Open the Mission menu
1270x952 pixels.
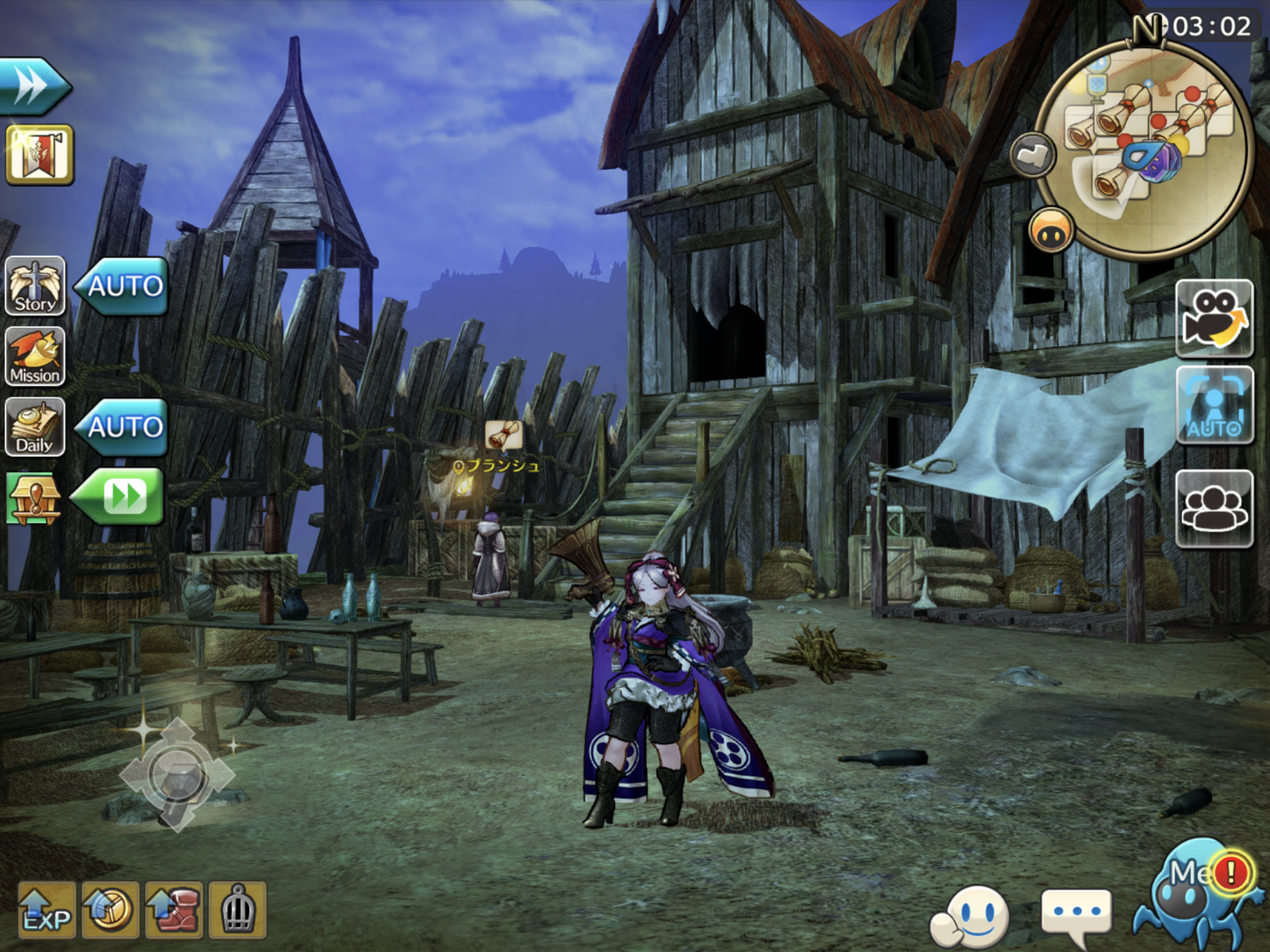pyautogui.click(x=35, y=356)
